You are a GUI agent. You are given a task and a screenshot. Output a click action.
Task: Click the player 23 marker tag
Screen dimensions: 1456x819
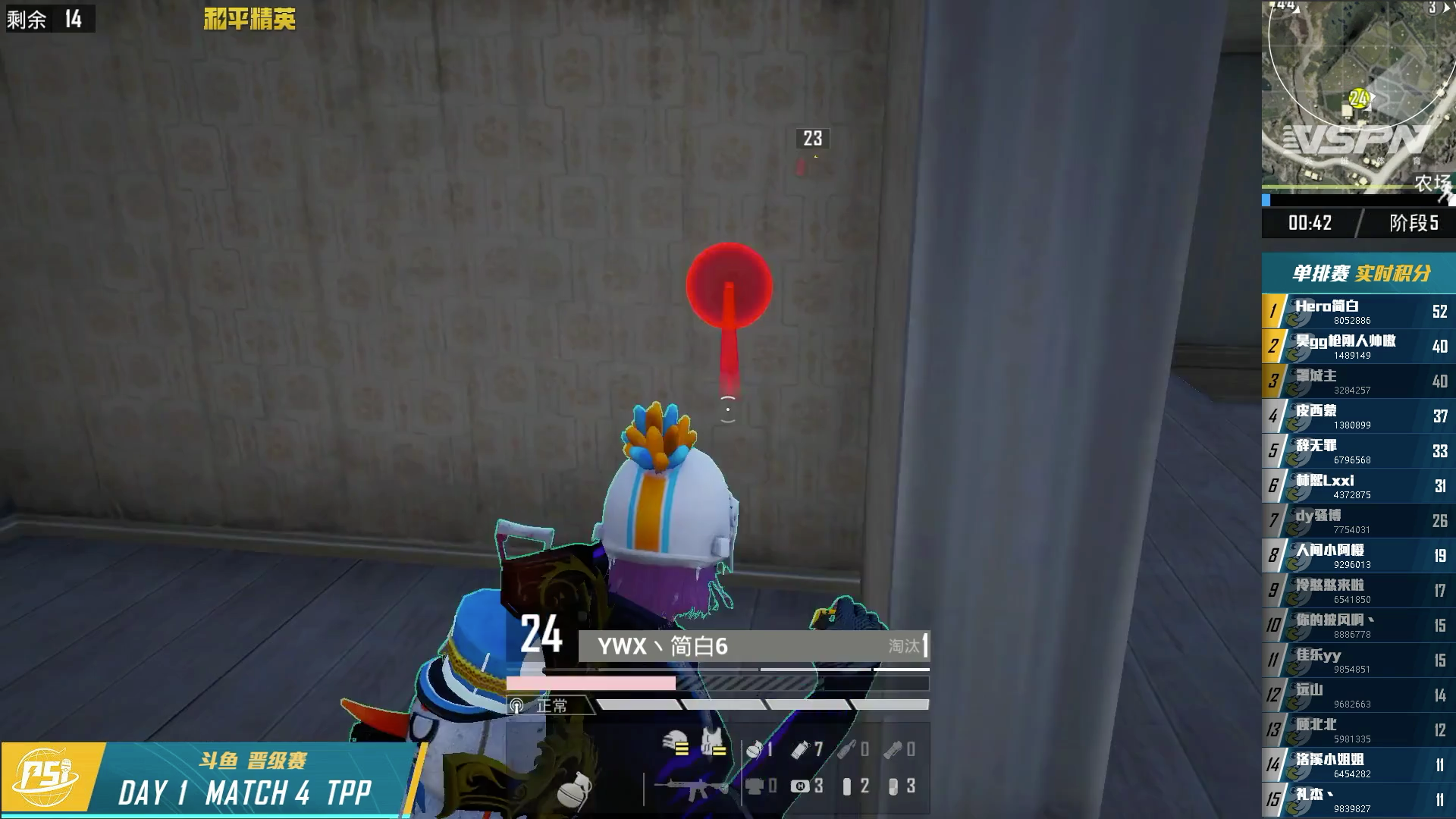pos(812,139)
